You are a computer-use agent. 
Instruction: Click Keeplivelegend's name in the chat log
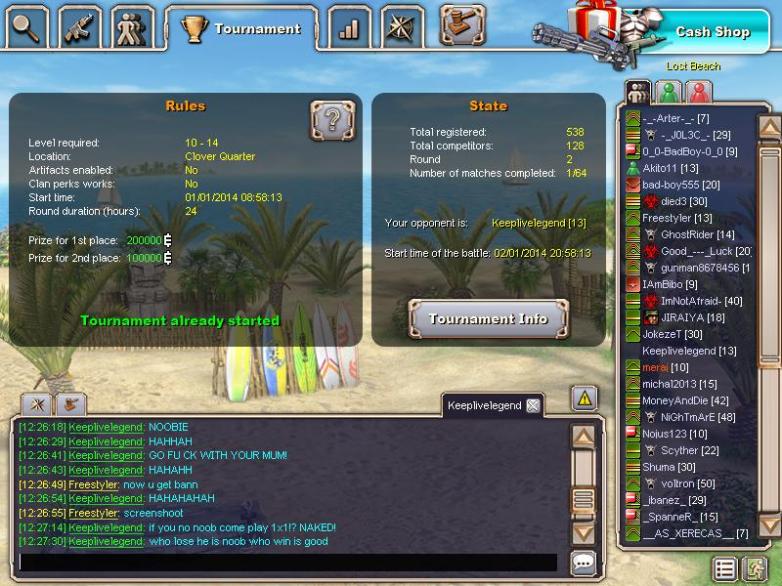click(x=106, y=427)
